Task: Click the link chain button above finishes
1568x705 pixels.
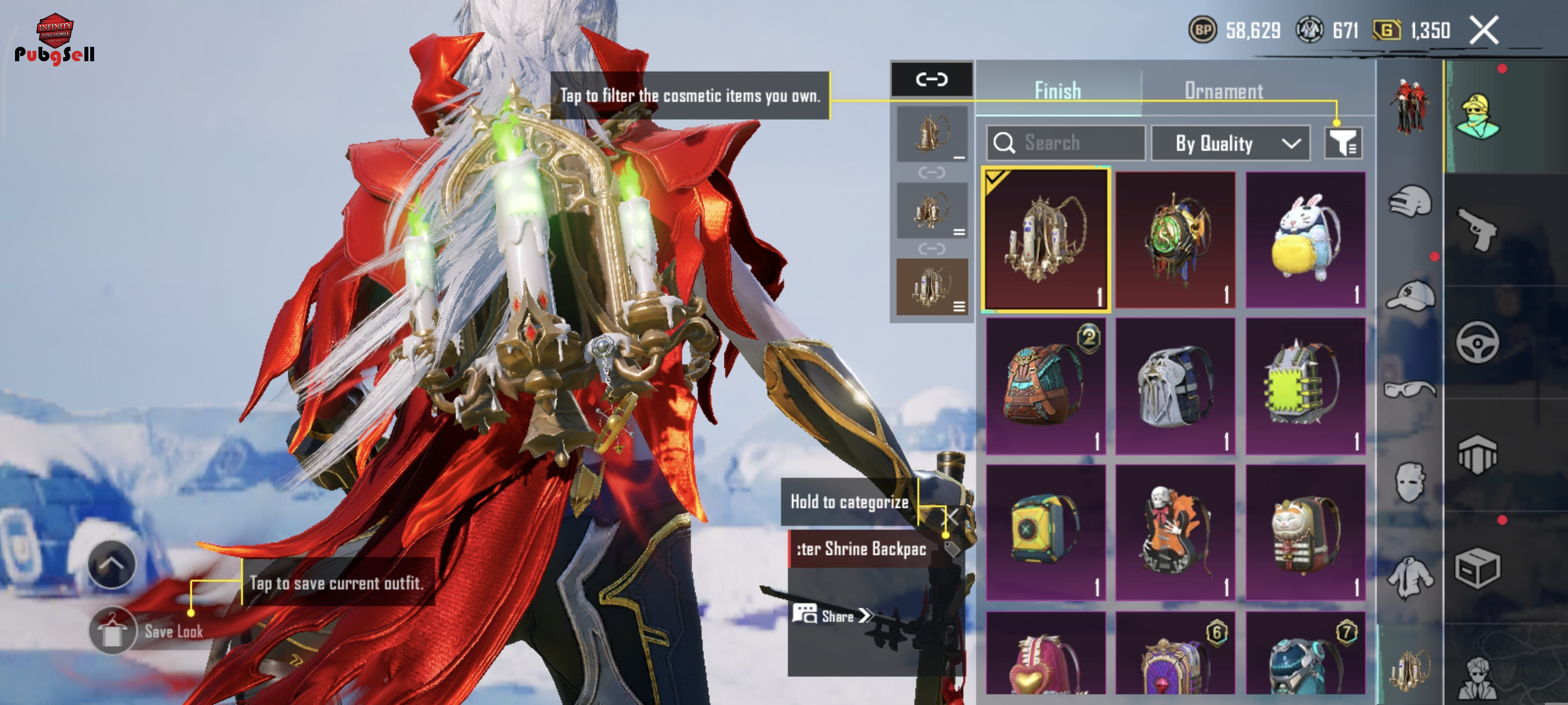Action: coord(931,79)
